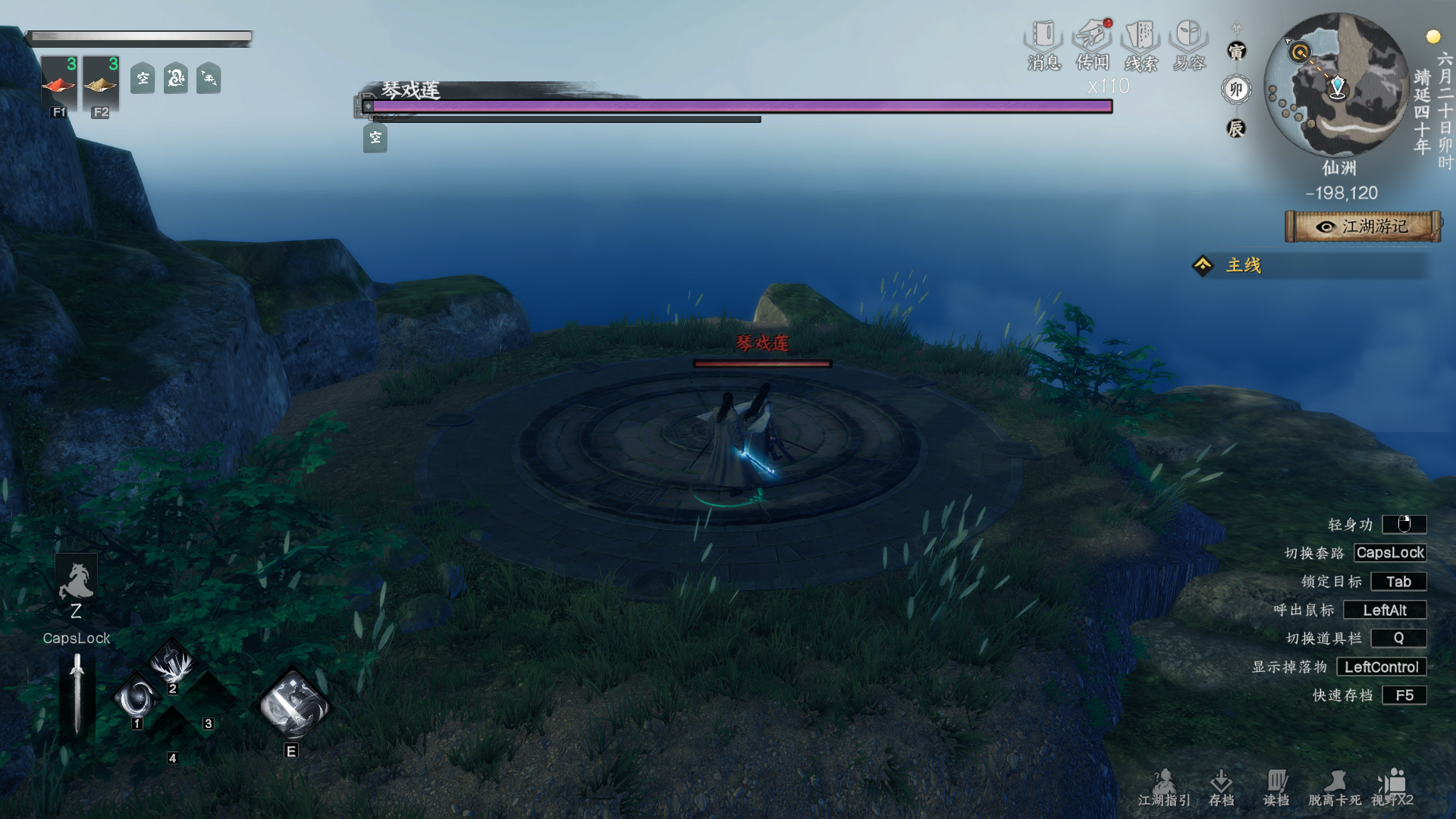Activate the swirl skill in slot 1
Image resolution: width=1456 pixels, height=819 pixels.
(138, 698)
